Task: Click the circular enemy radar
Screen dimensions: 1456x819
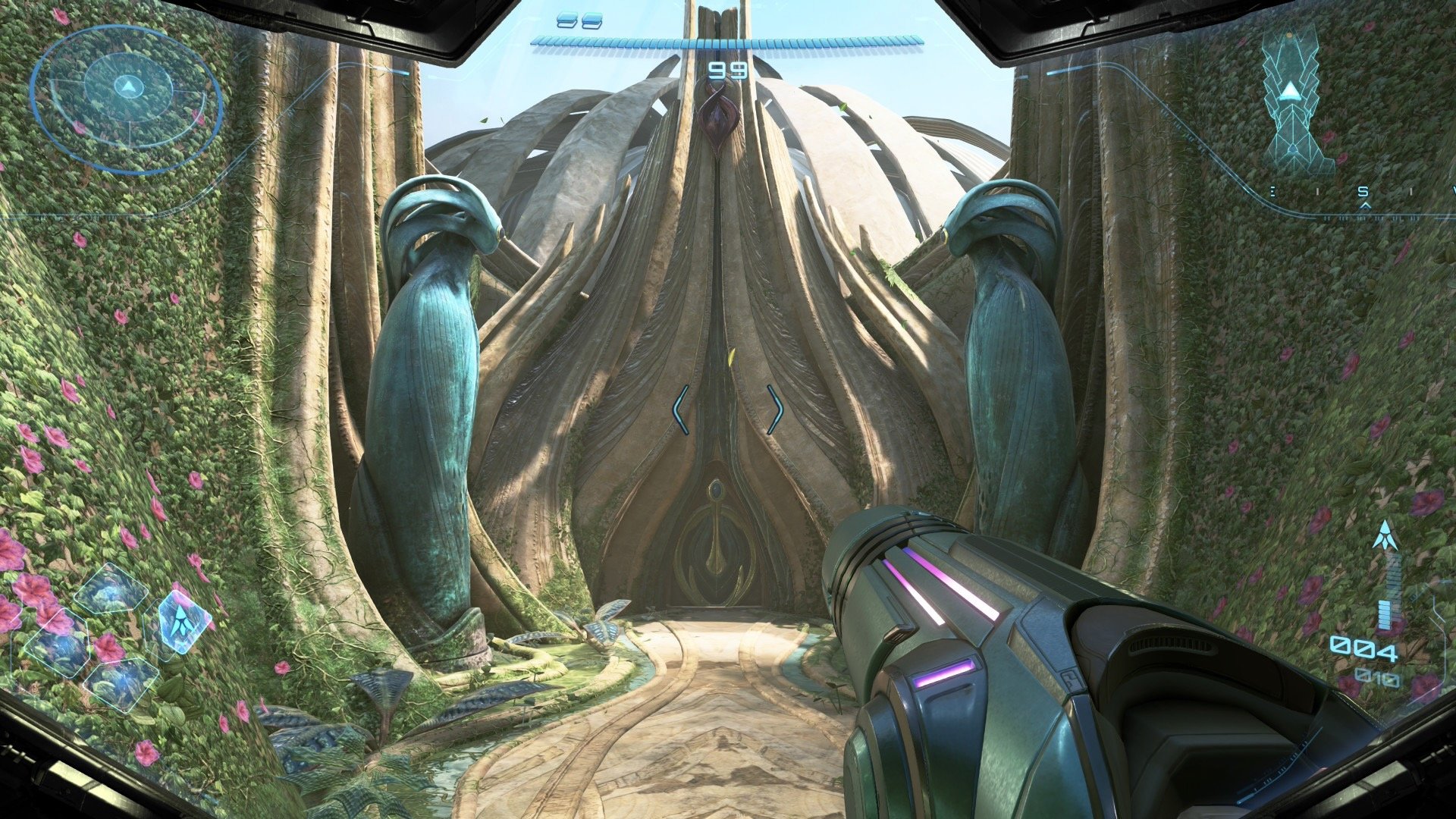Action: pos(127,99)
